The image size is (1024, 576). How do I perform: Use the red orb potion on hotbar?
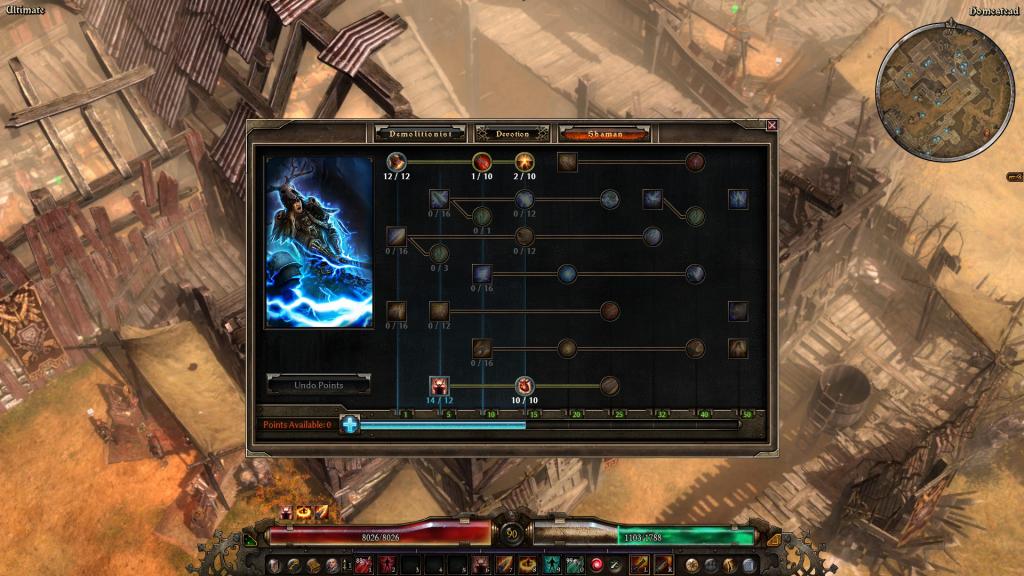click(598, 565)
